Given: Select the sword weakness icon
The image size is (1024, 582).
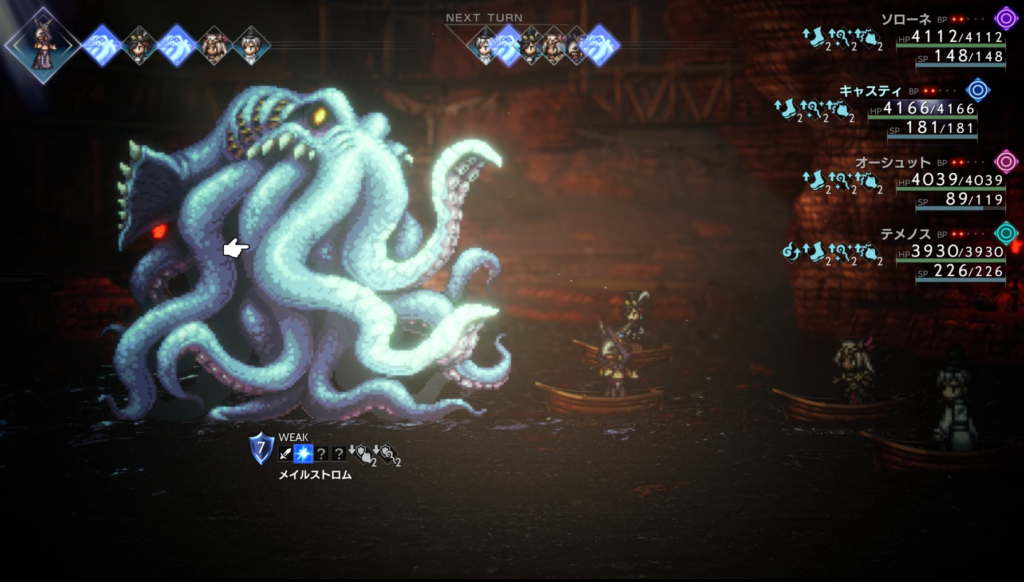Looking at the screenshot, I should 285,454.
